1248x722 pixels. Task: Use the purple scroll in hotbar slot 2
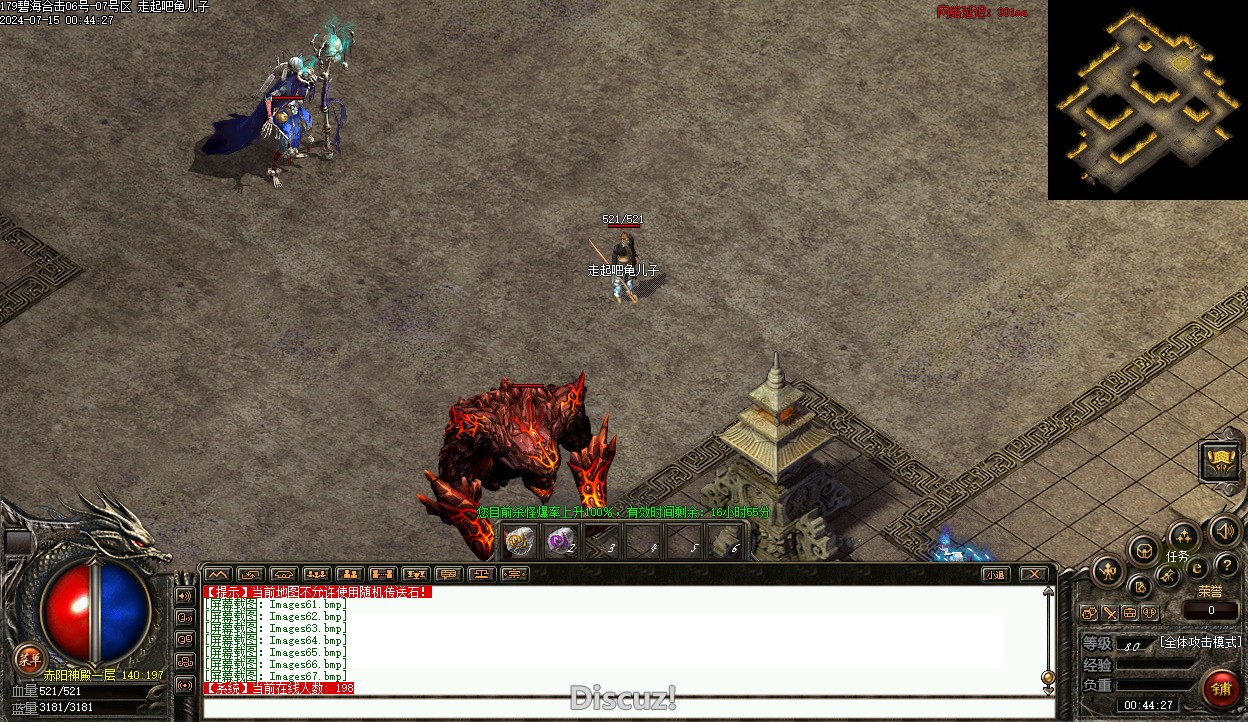pyautogui.click(x=560, y=542)
